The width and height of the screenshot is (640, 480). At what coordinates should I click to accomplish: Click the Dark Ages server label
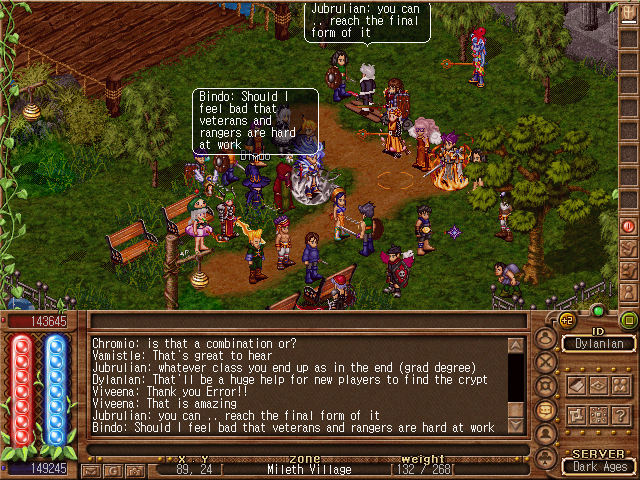click(x=599, y=466)
